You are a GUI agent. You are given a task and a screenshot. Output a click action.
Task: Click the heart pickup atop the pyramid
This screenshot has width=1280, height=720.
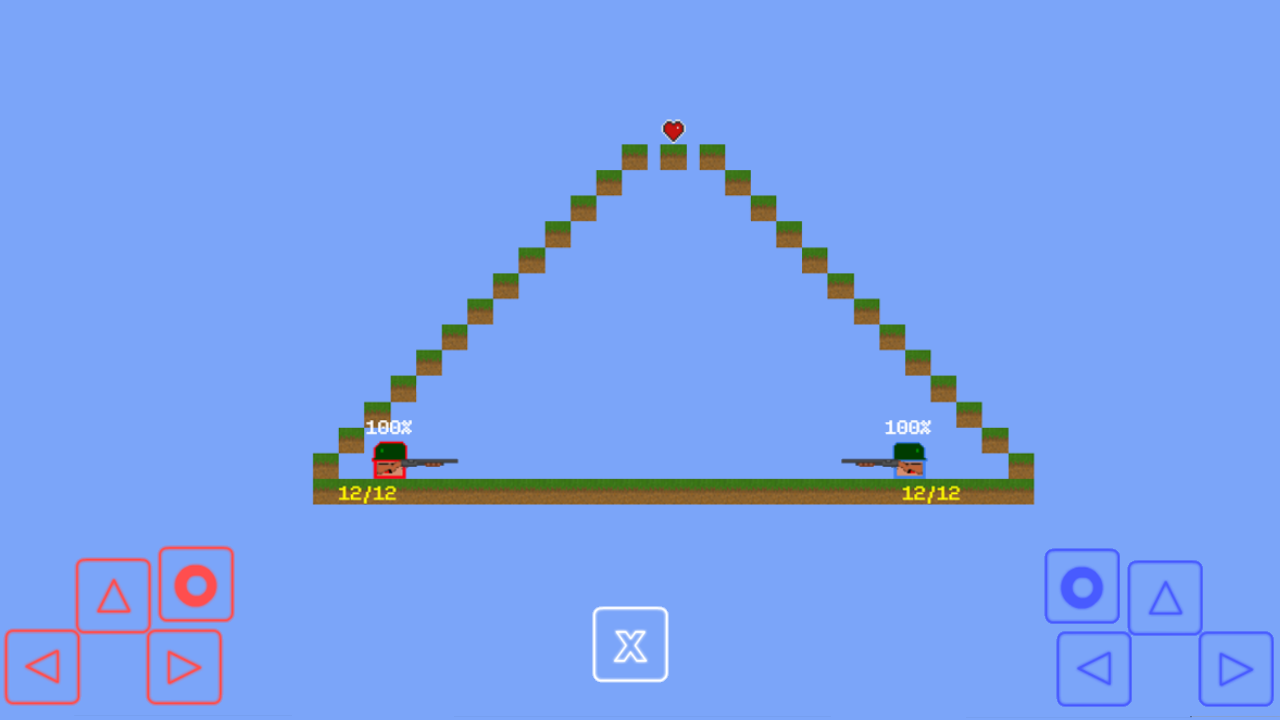[673, 130]
